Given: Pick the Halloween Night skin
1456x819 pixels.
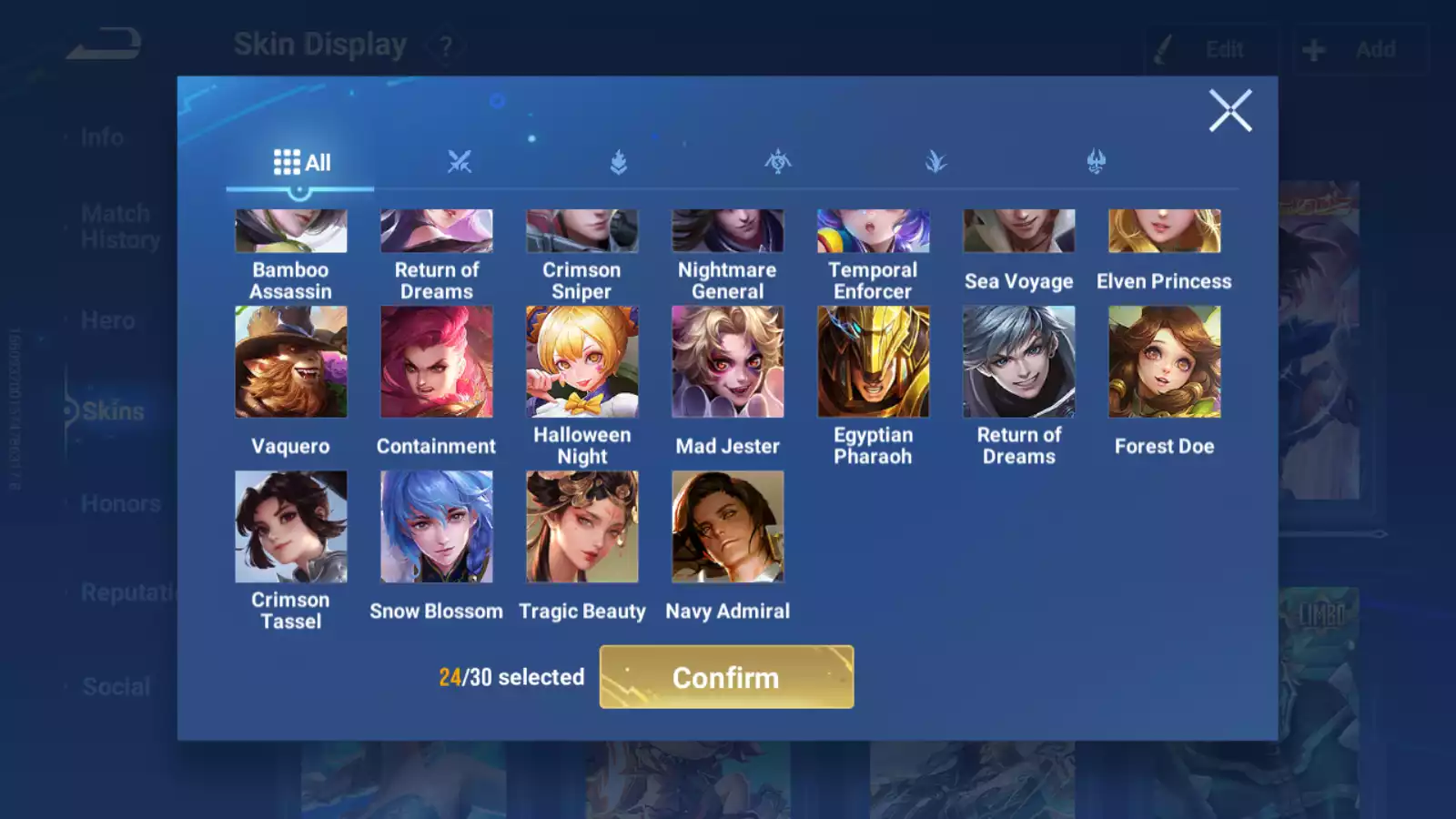Looking at the screenshot, I should pyautogui.click(x=582, y=362).
